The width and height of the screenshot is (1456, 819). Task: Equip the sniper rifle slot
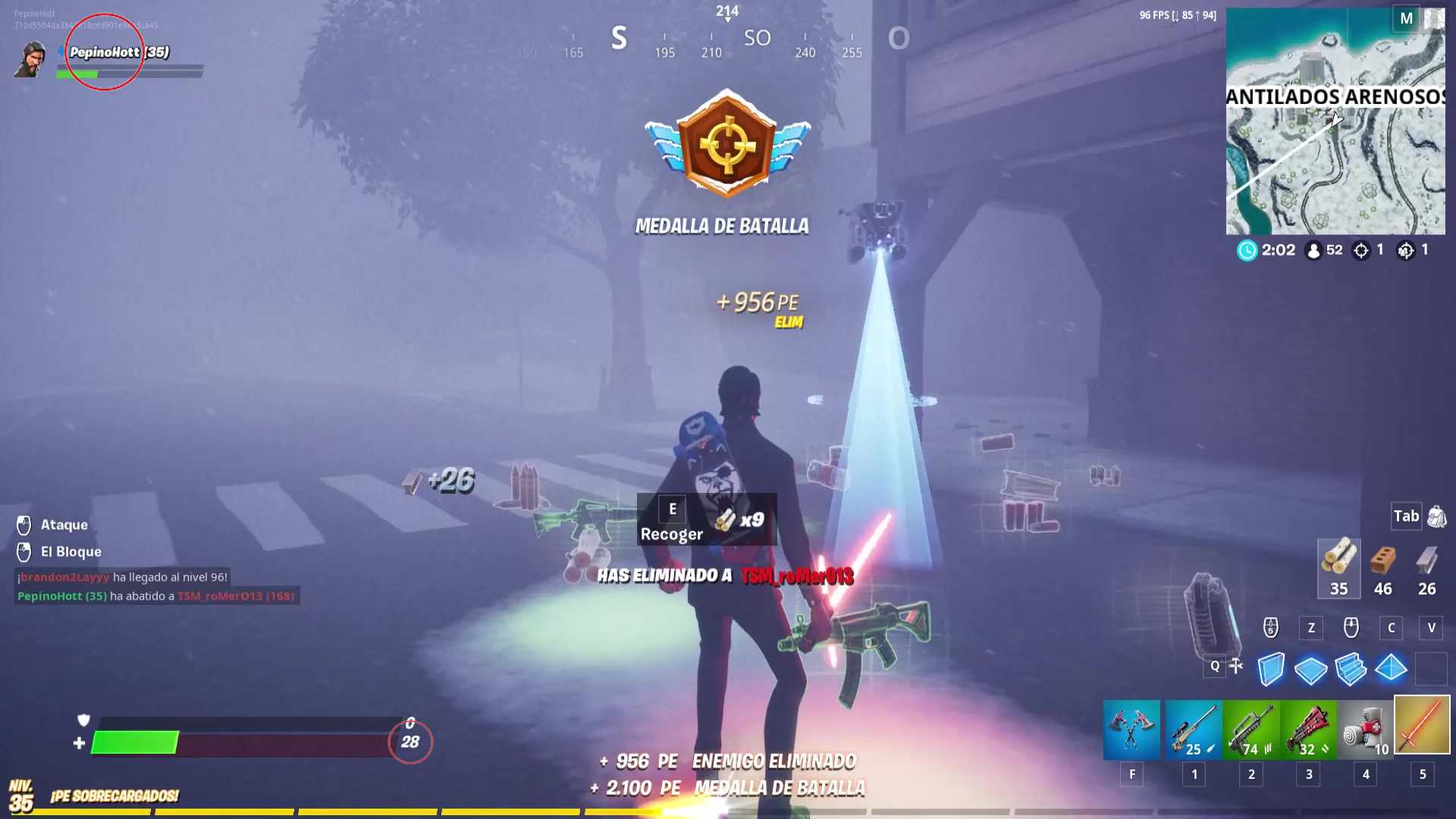click(x=1193, y=729)
